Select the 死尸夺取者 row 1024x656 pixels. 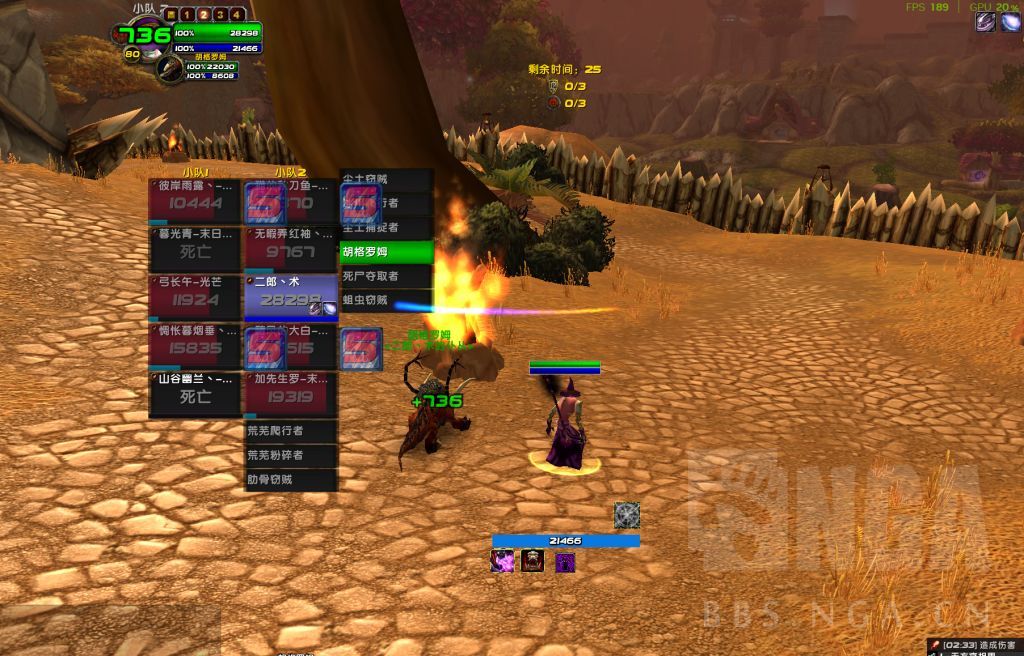[387, 276]
